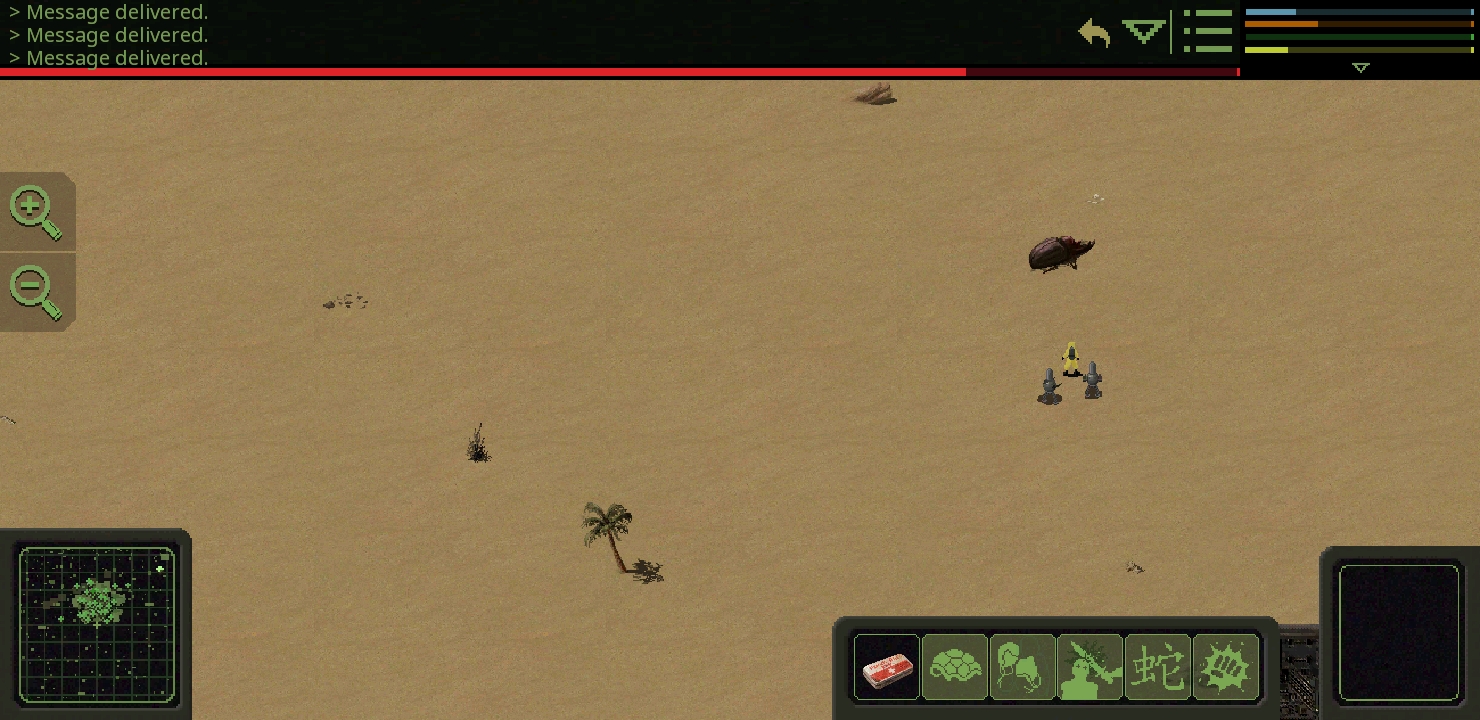This screenshot has height=720, width=1480.
Task: Toggle the empty target frame panel
Action: [x=1400, y=632]
